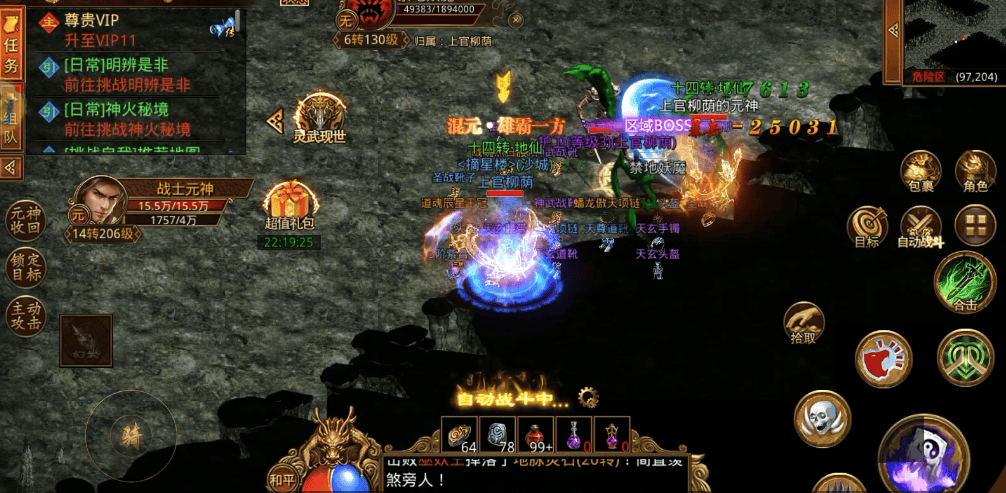
Task: Open the 包裹 bag icon
Action: (919, 171)
